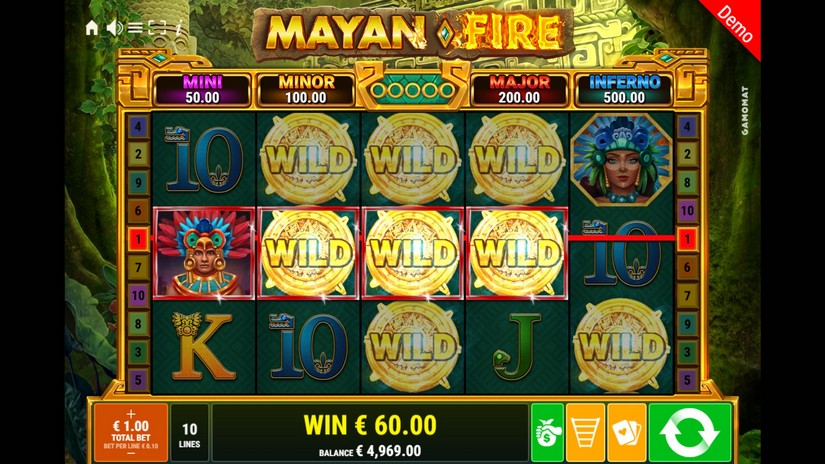Go to the home lobby
The image size is (825, 464).
click(x=92, y=28)
